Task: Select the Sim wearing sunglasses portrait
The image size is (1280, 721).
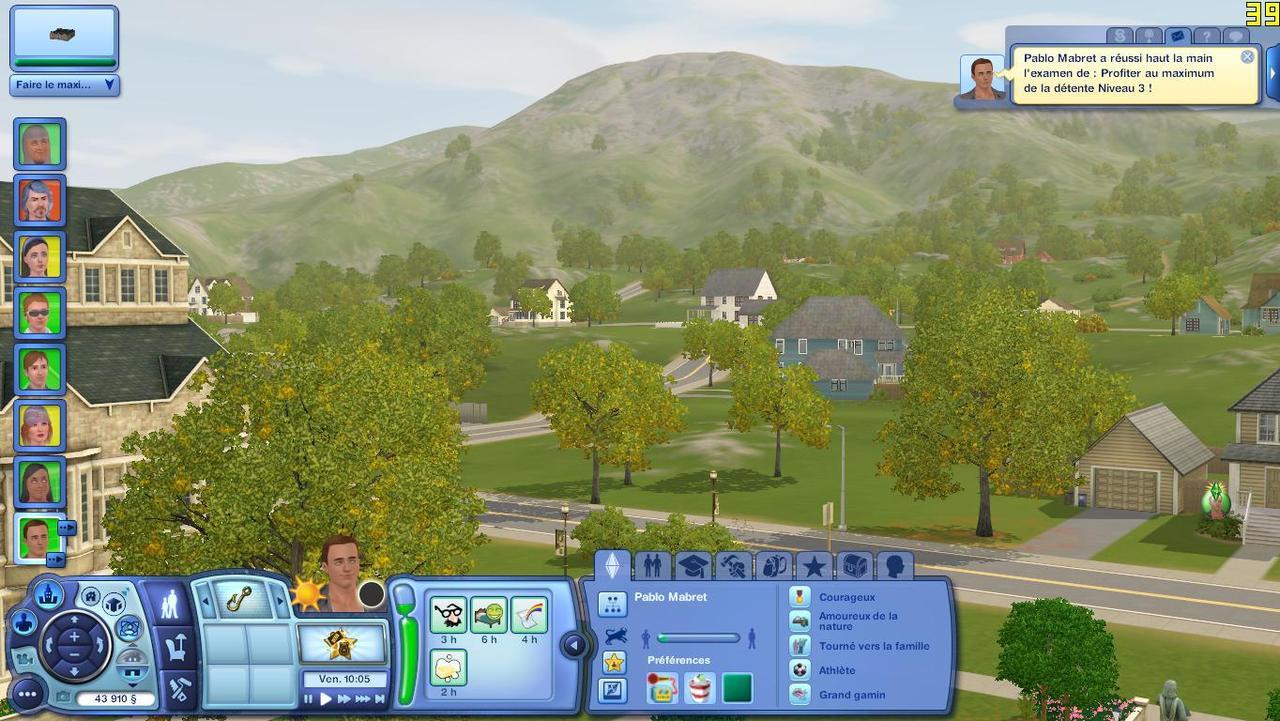Action: click(40, 312)
